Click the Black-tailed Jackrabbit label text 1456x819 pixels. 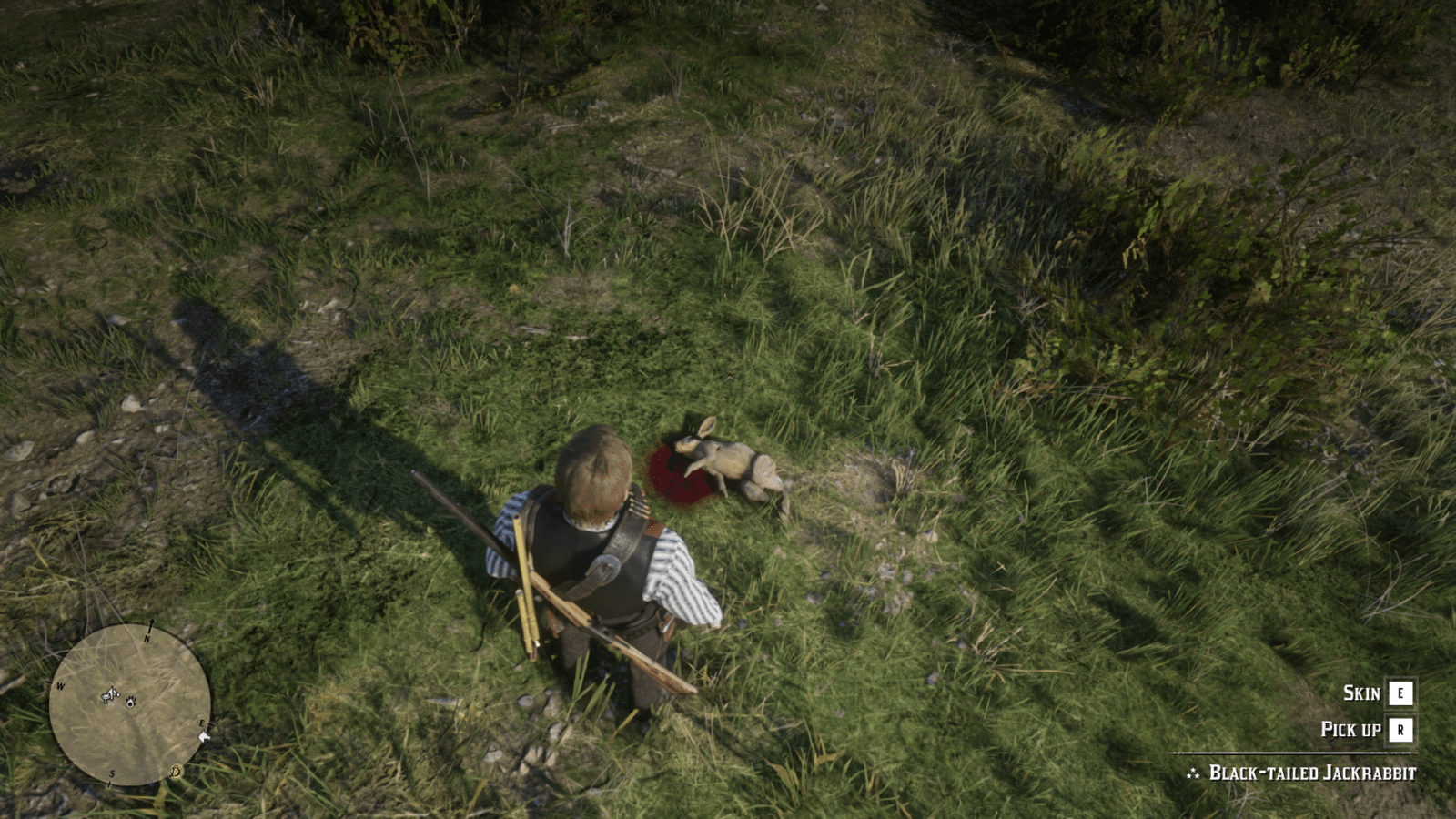pos(1312,773)
